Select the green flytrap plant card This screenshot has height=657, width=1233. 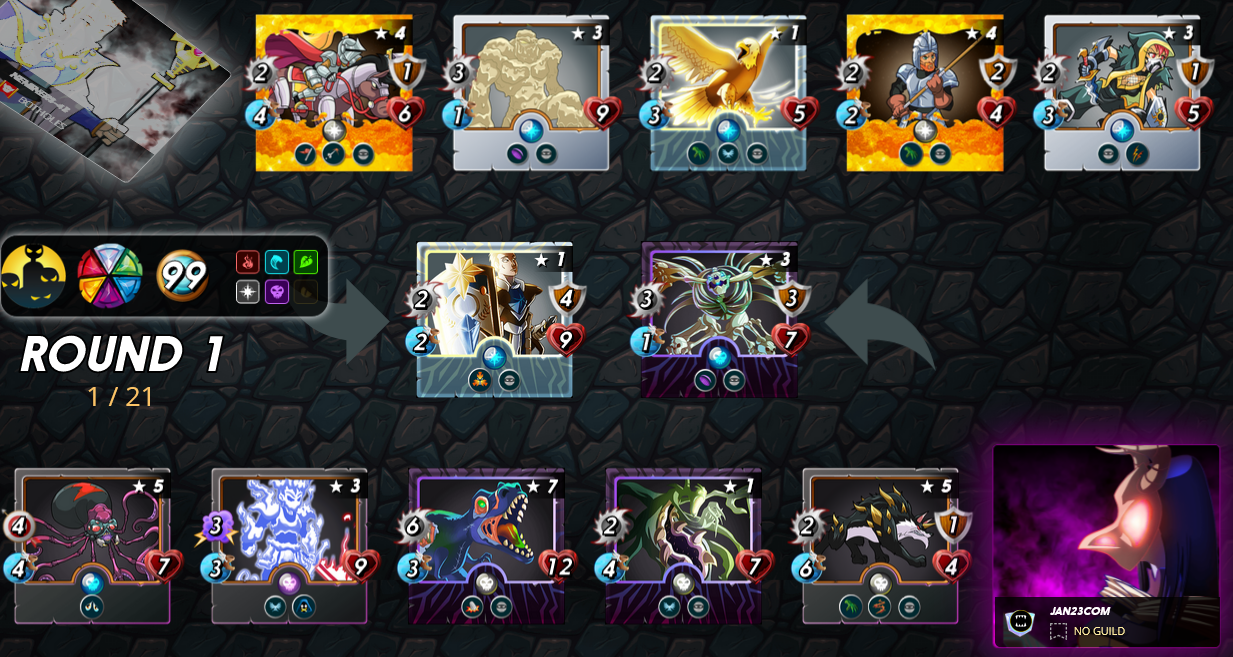pyautogui.click(x=683, y=544)
